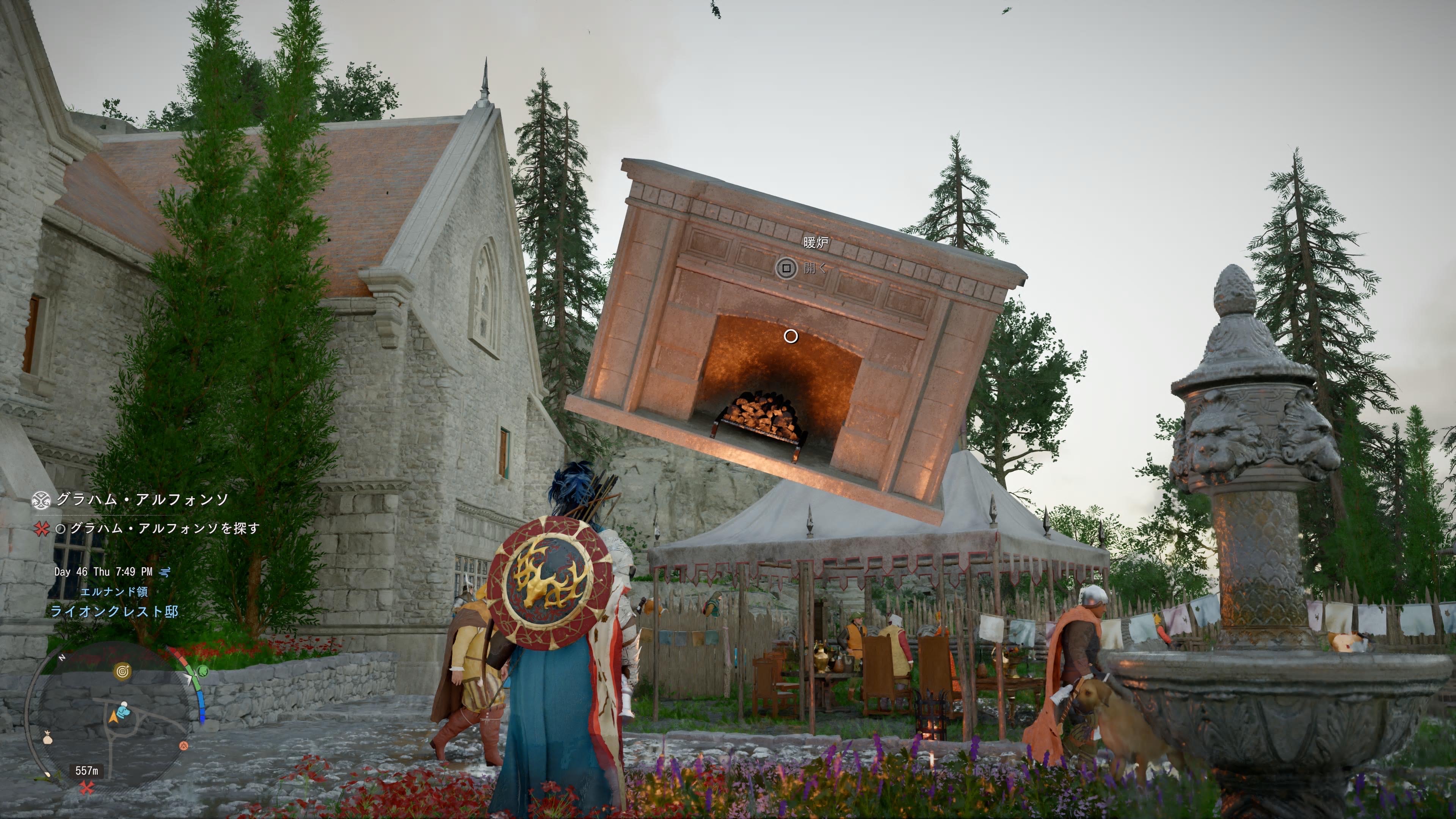1456x819 pixels.
Task: Click the gold archery target minimap marker
Action: [122, 672]
